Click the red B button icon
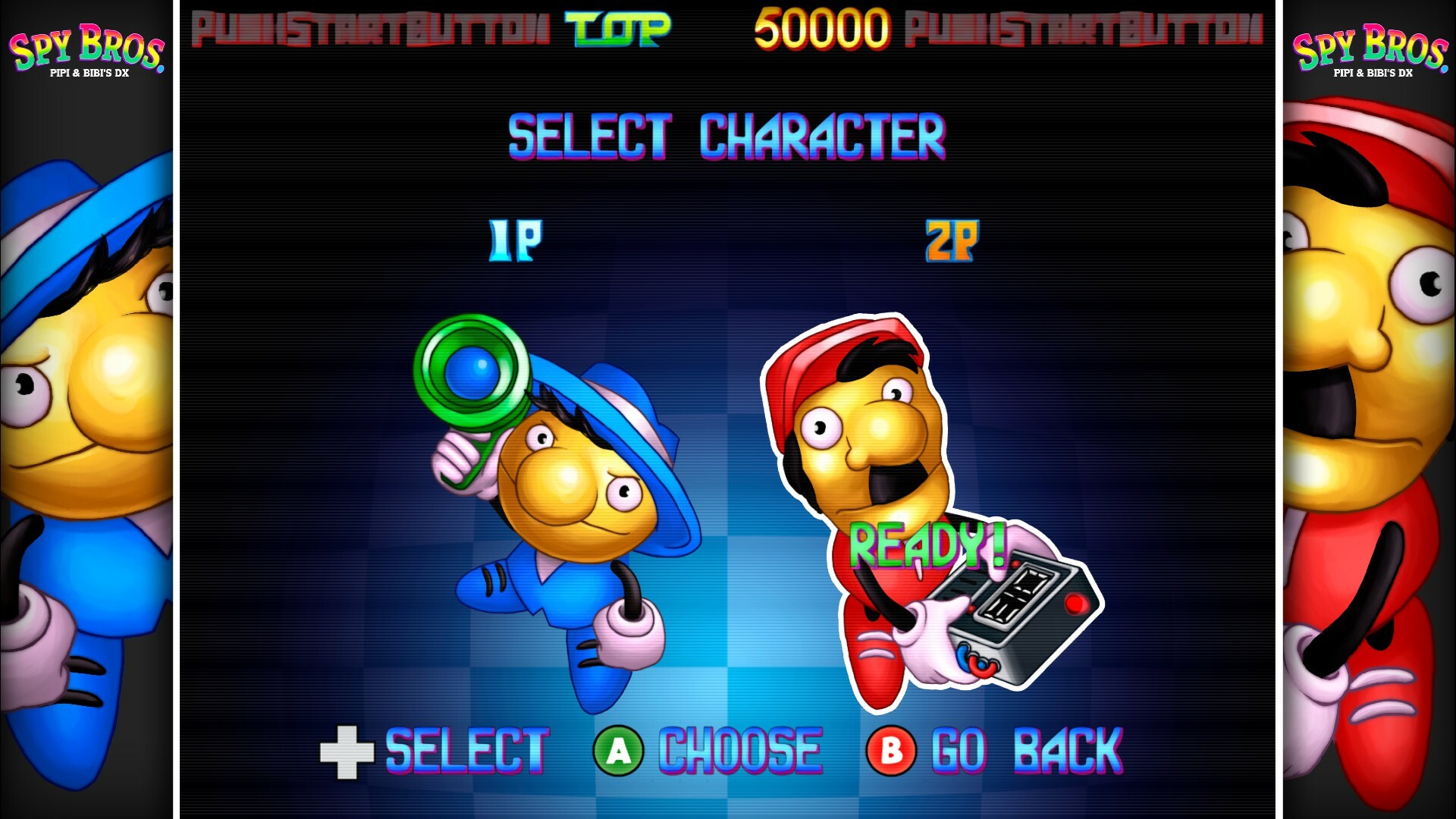This screenshot has height=819, width=1456. [x=891, y=751]
